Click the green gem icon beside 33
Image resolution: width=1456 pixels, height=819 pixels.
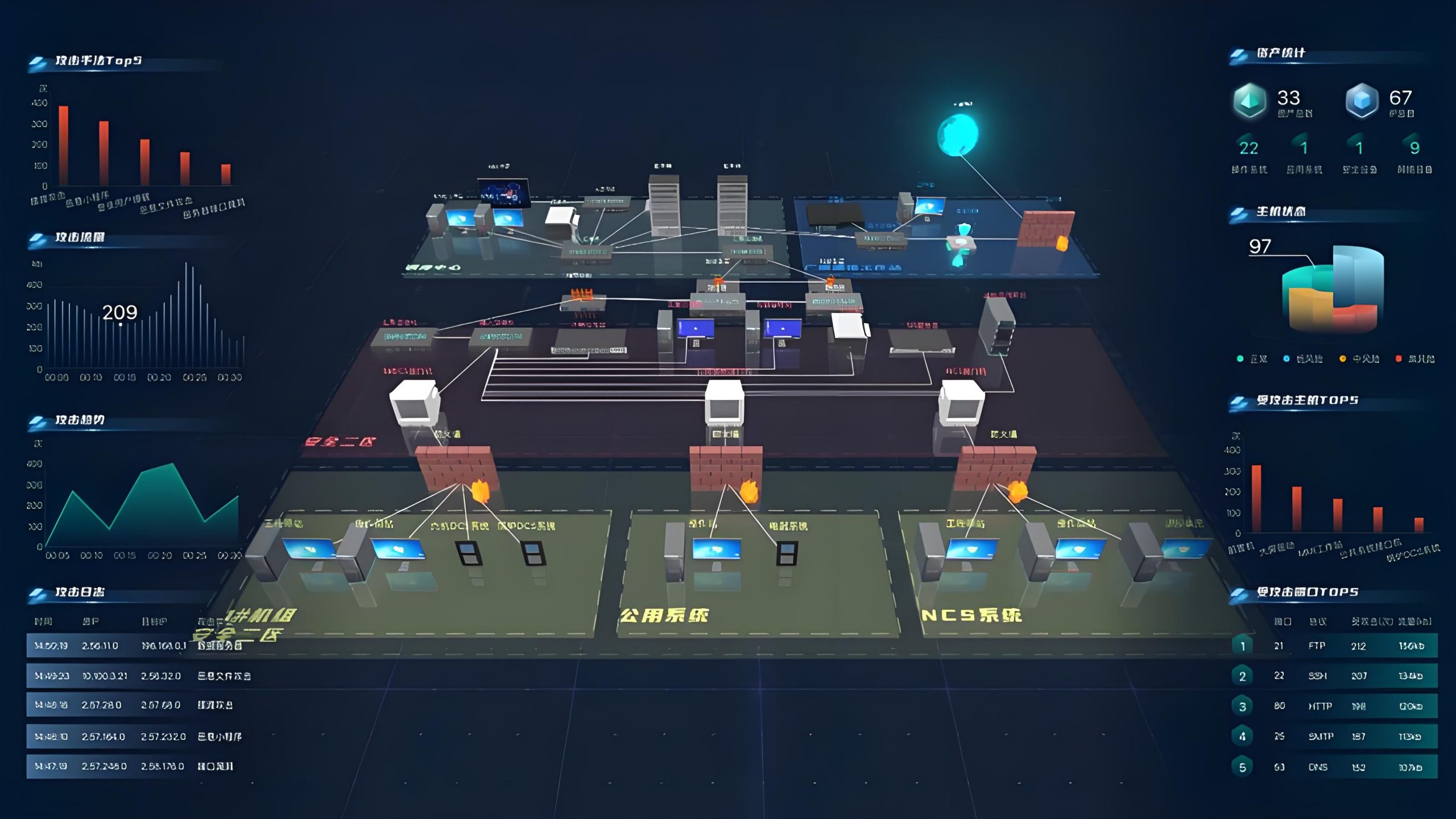click(x=1249, y=101)
